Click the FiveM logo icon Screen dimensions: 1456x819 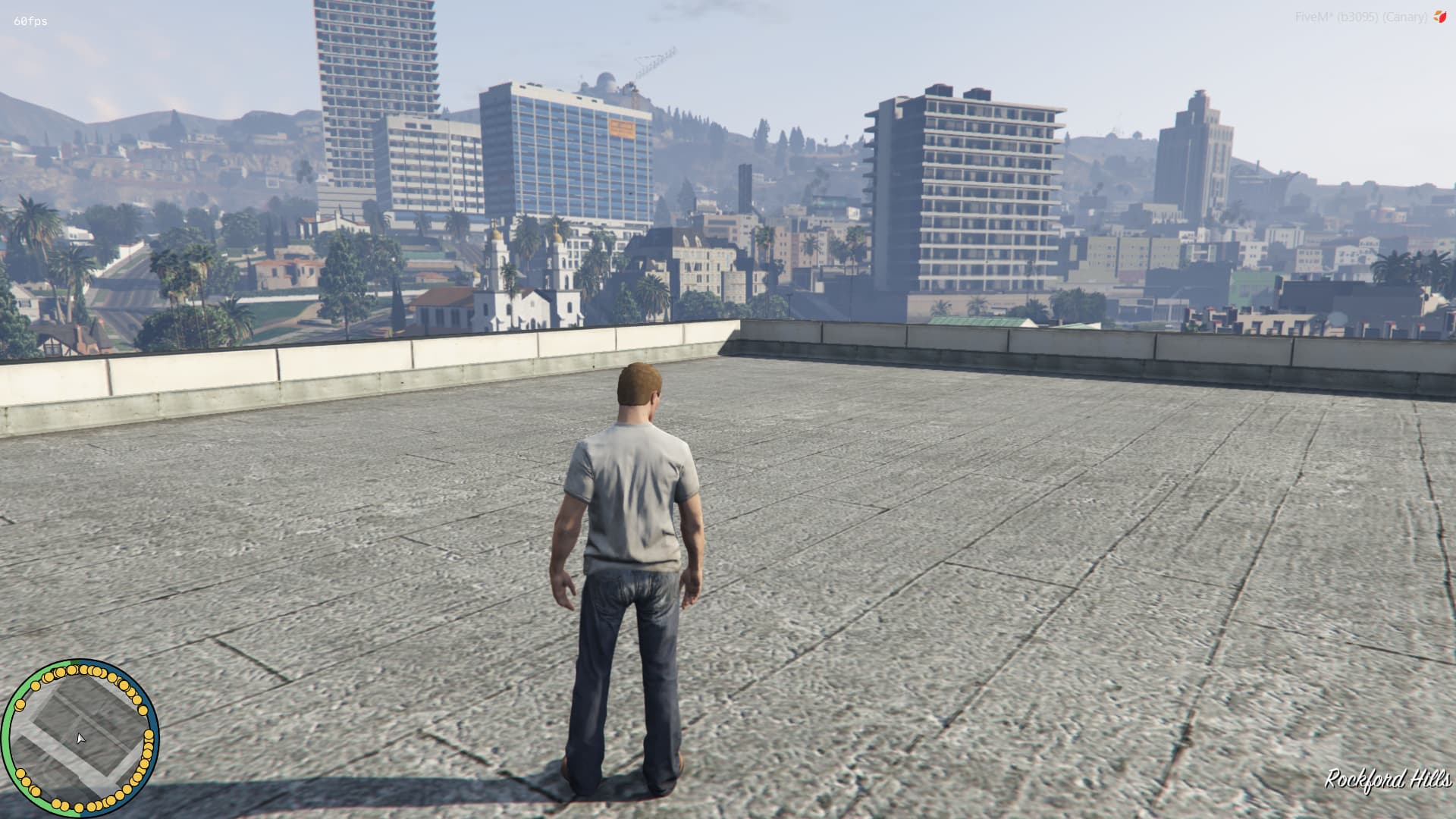[x=1439, y=17]
